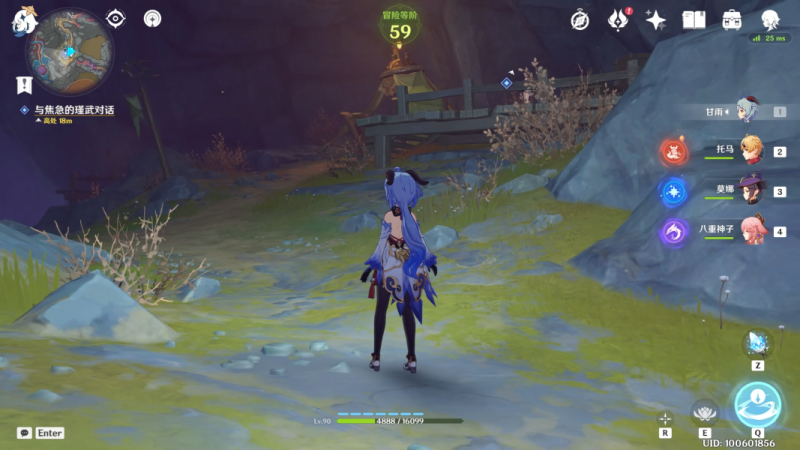
Task: Open the events icon with red alert
Action: click(619, 20)
